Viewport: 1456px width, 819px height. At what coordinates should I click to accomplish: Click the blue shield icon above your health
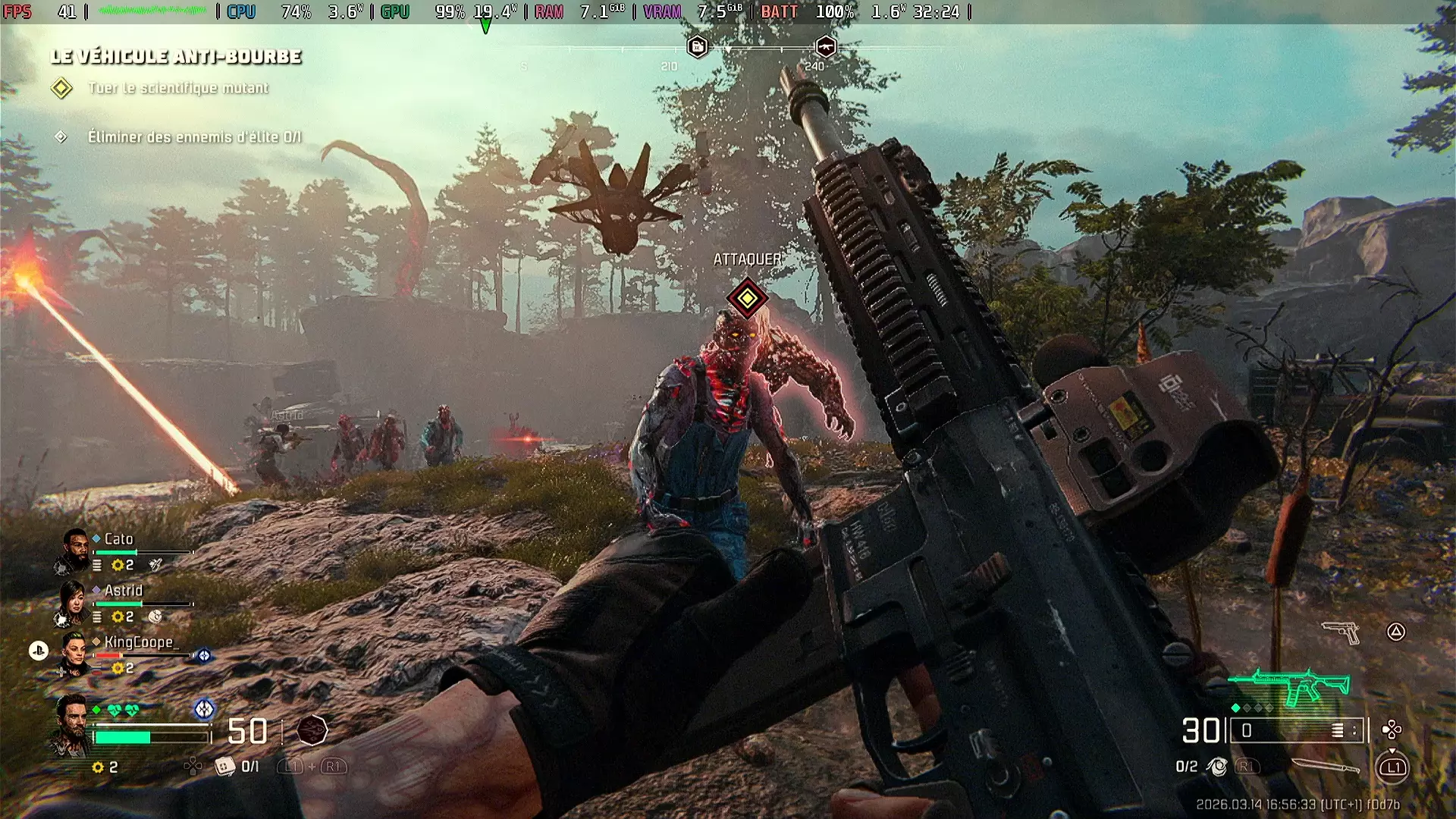[204, 709]
